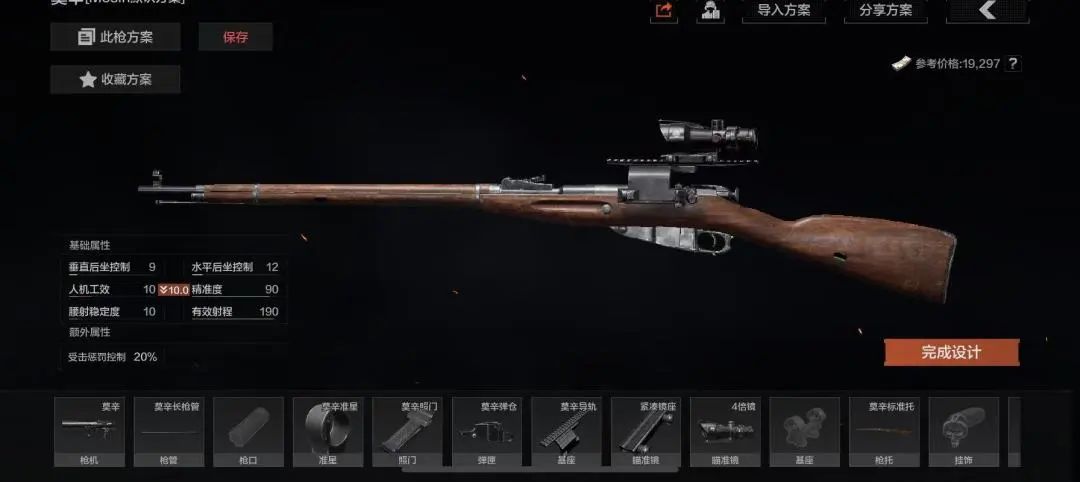
Task: Select the 莫辛长枪管 barrel slot
Action: [x=168, y=432]
